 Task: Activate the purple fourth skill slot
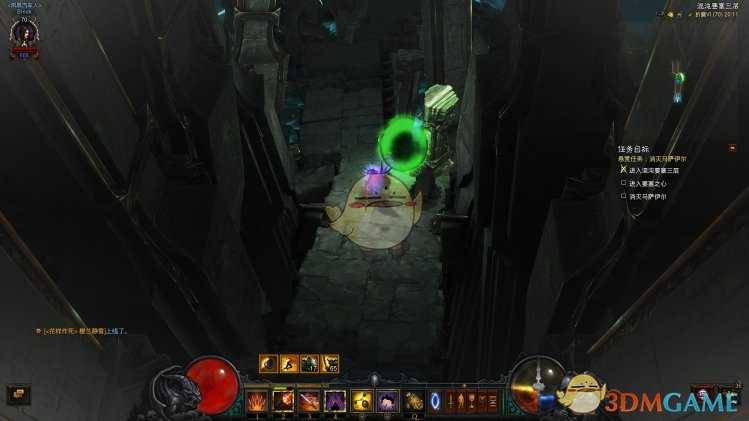pyautogui.click(x=335, y=401)
